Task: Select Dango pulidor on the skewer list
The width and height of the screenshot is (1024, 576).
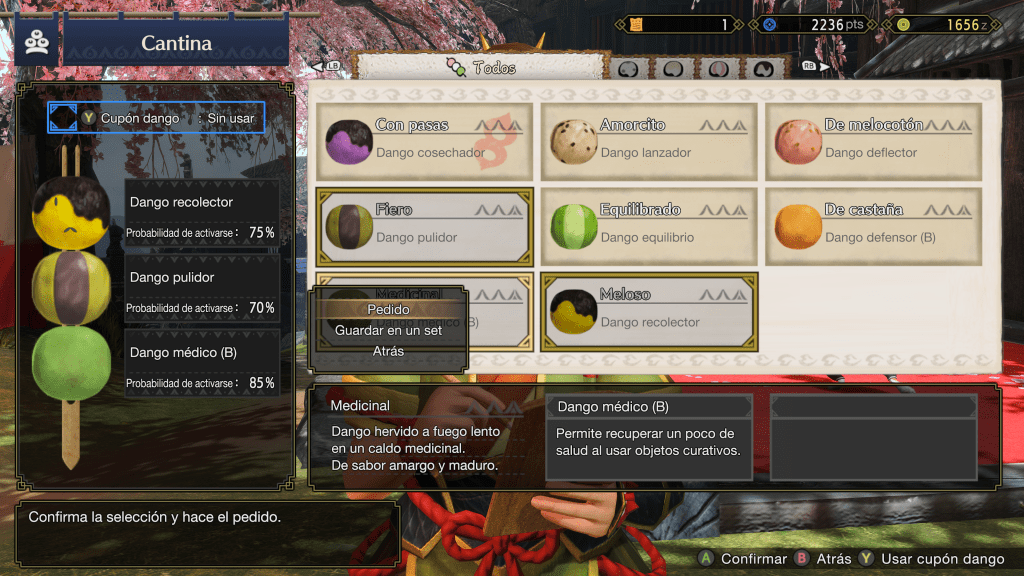Action: pyautogui.click(x=200, y=290)
